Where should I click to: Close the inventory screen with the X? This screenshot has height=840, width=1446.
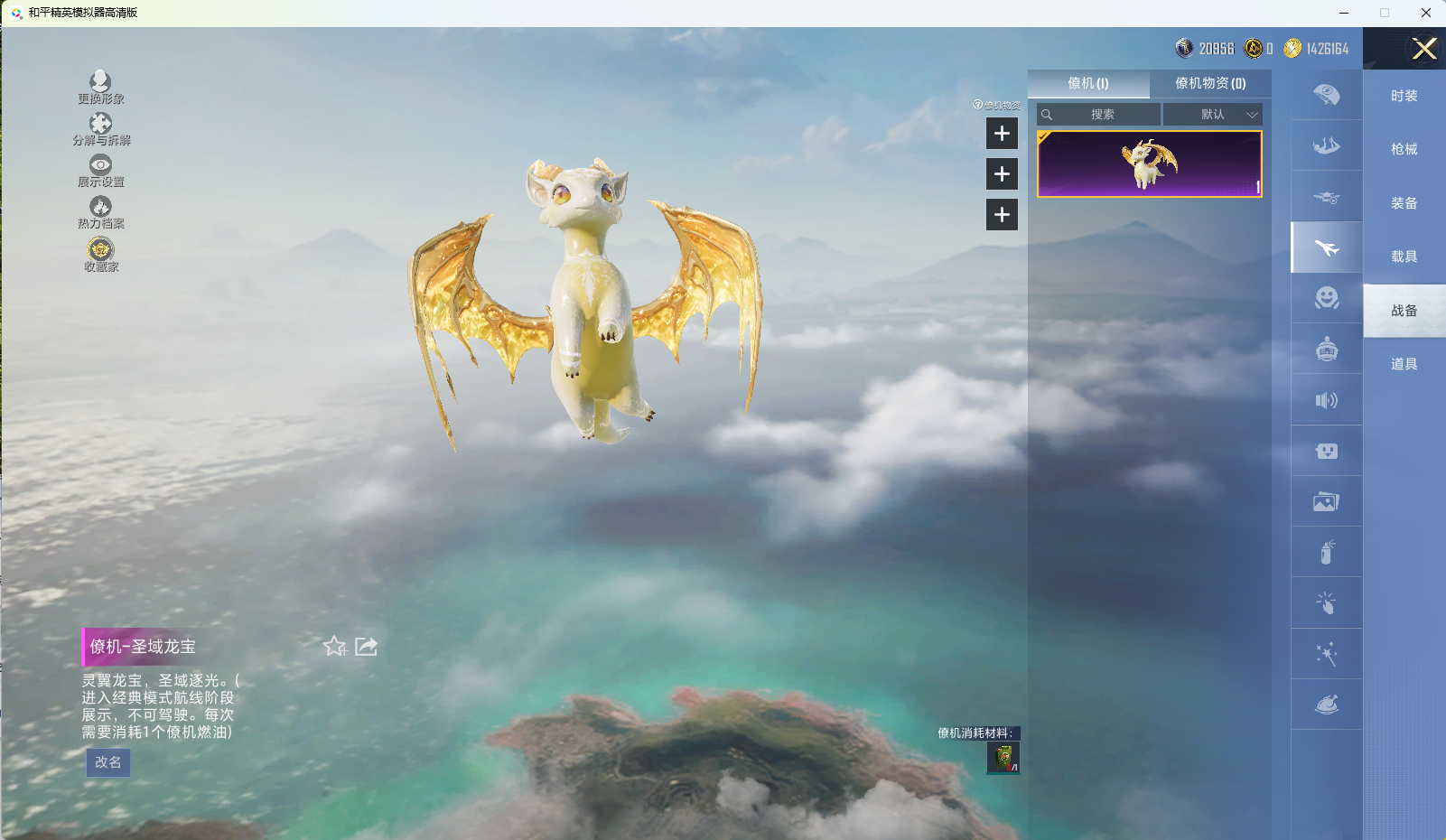(1424, 49)
